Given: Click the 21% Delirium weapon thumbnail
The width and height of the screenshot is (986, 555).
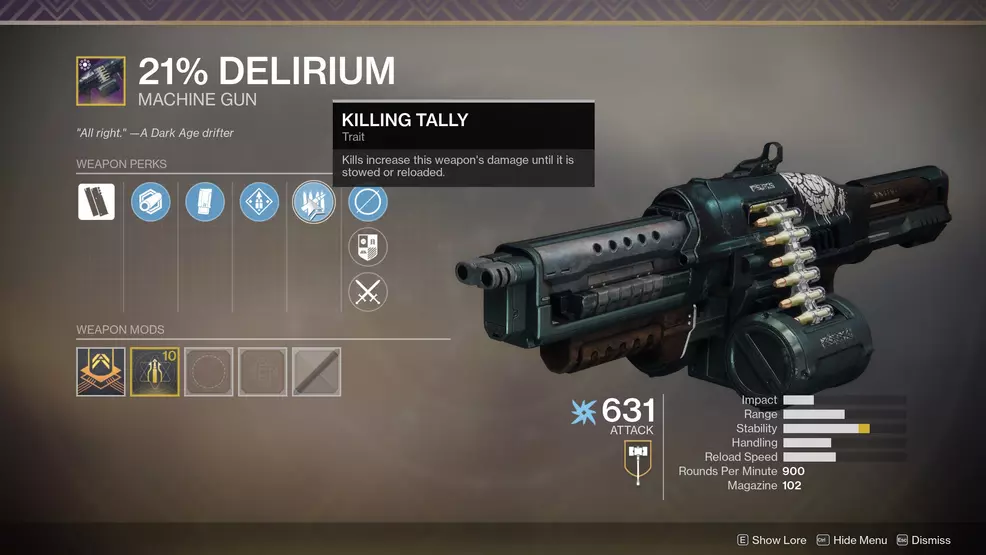Looking at the screenshot, I should click(x=101, y=81).
